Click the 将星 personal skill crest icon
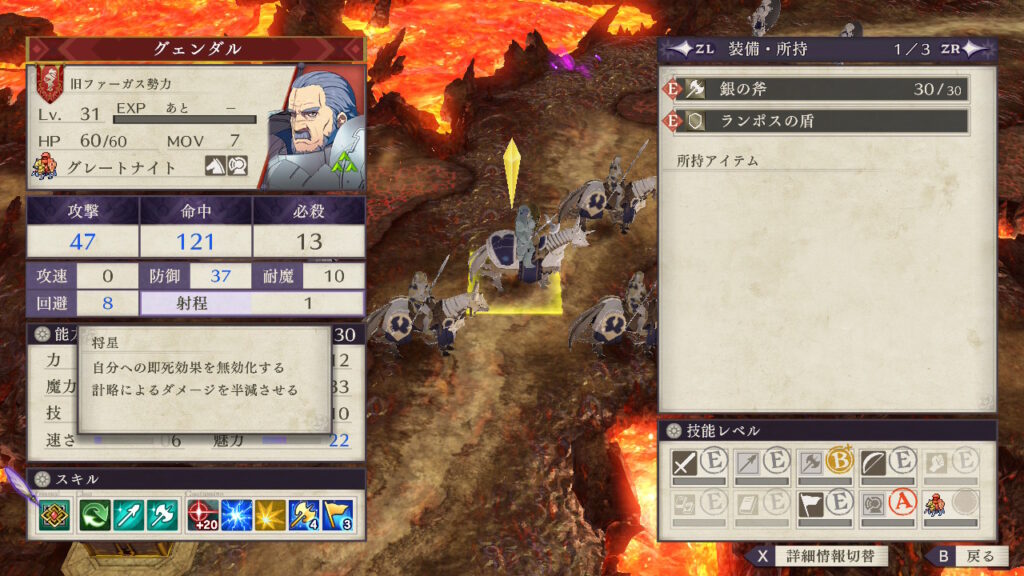 click(x=54, y=515)
